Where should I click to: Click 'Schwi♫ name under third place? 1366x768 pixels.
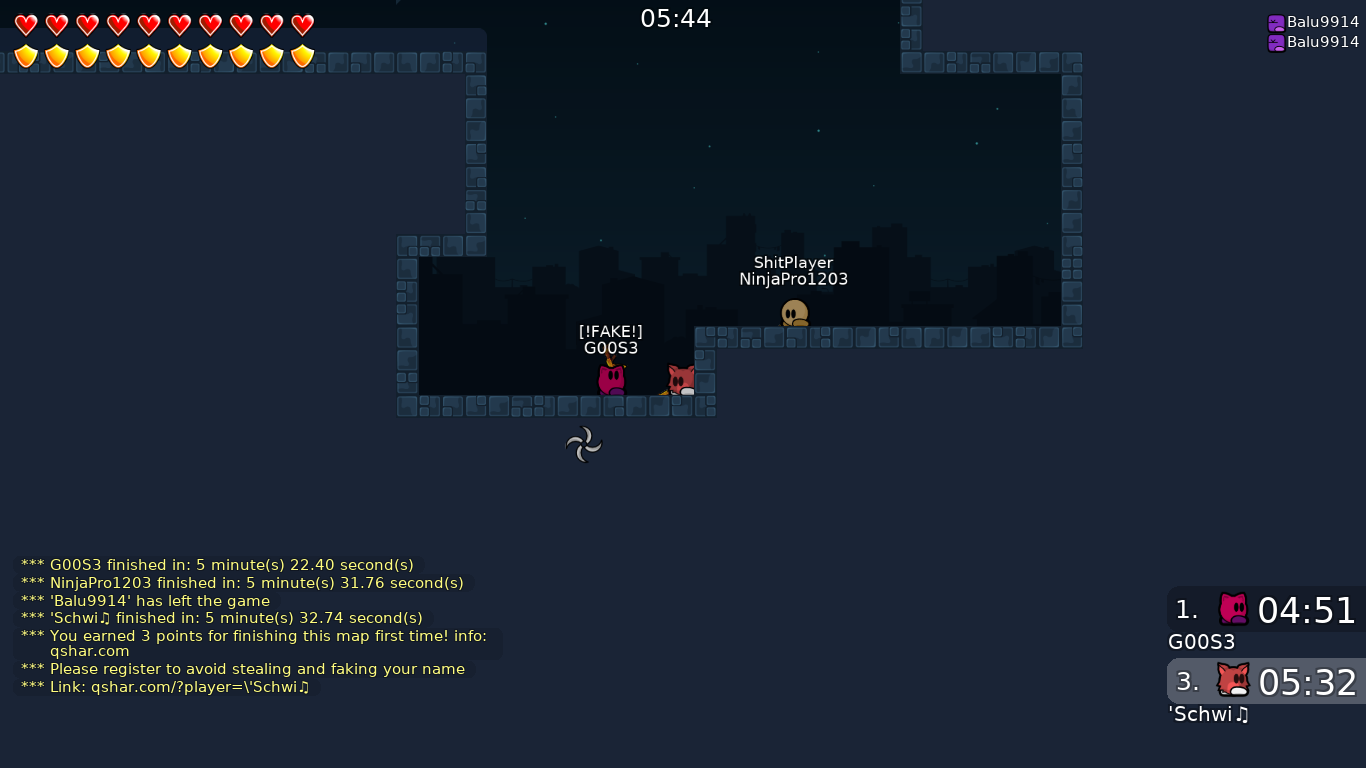click(x=1208, y=714)
